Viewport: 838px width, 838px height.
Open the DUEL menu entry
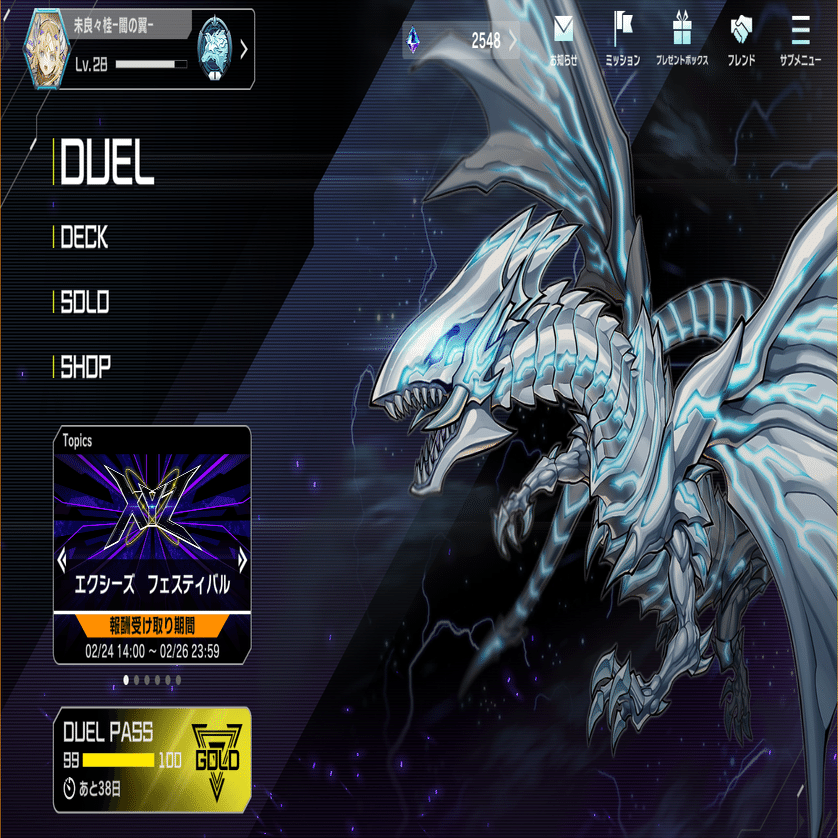pyautogui.click(x=108, y=164)
